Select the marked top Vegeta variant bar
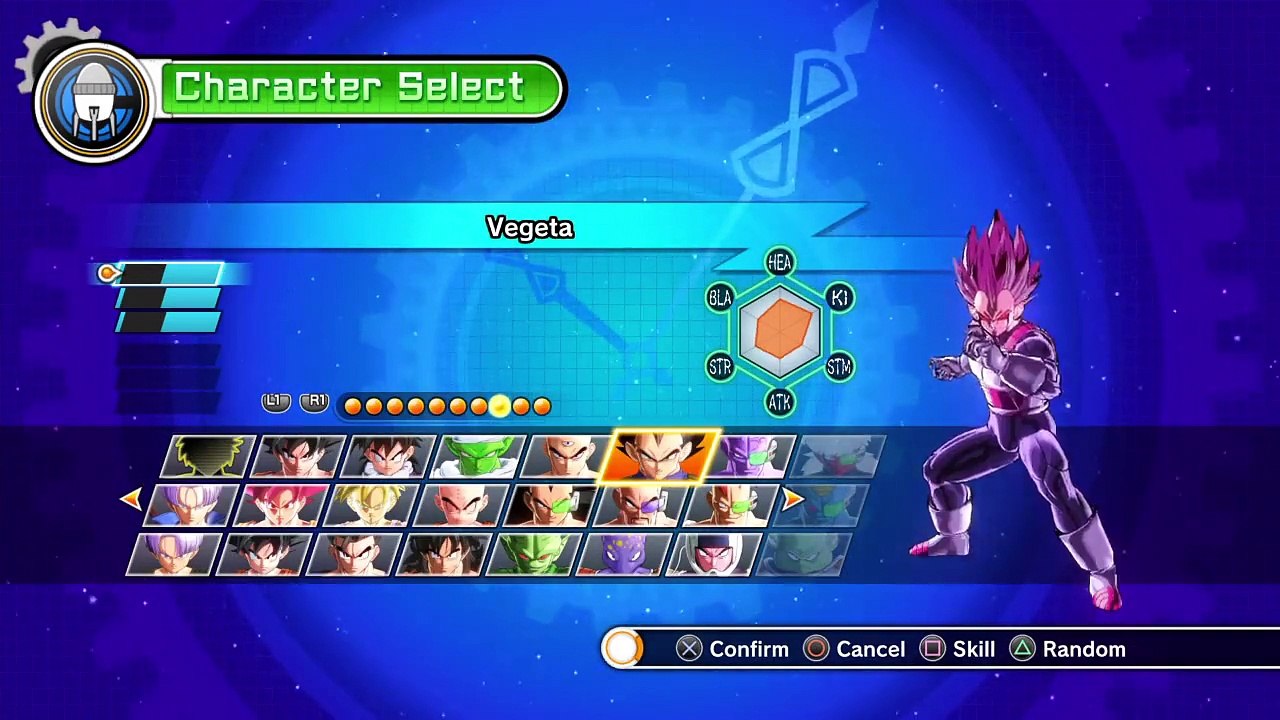1280x720 pixels. coord(170,273)
